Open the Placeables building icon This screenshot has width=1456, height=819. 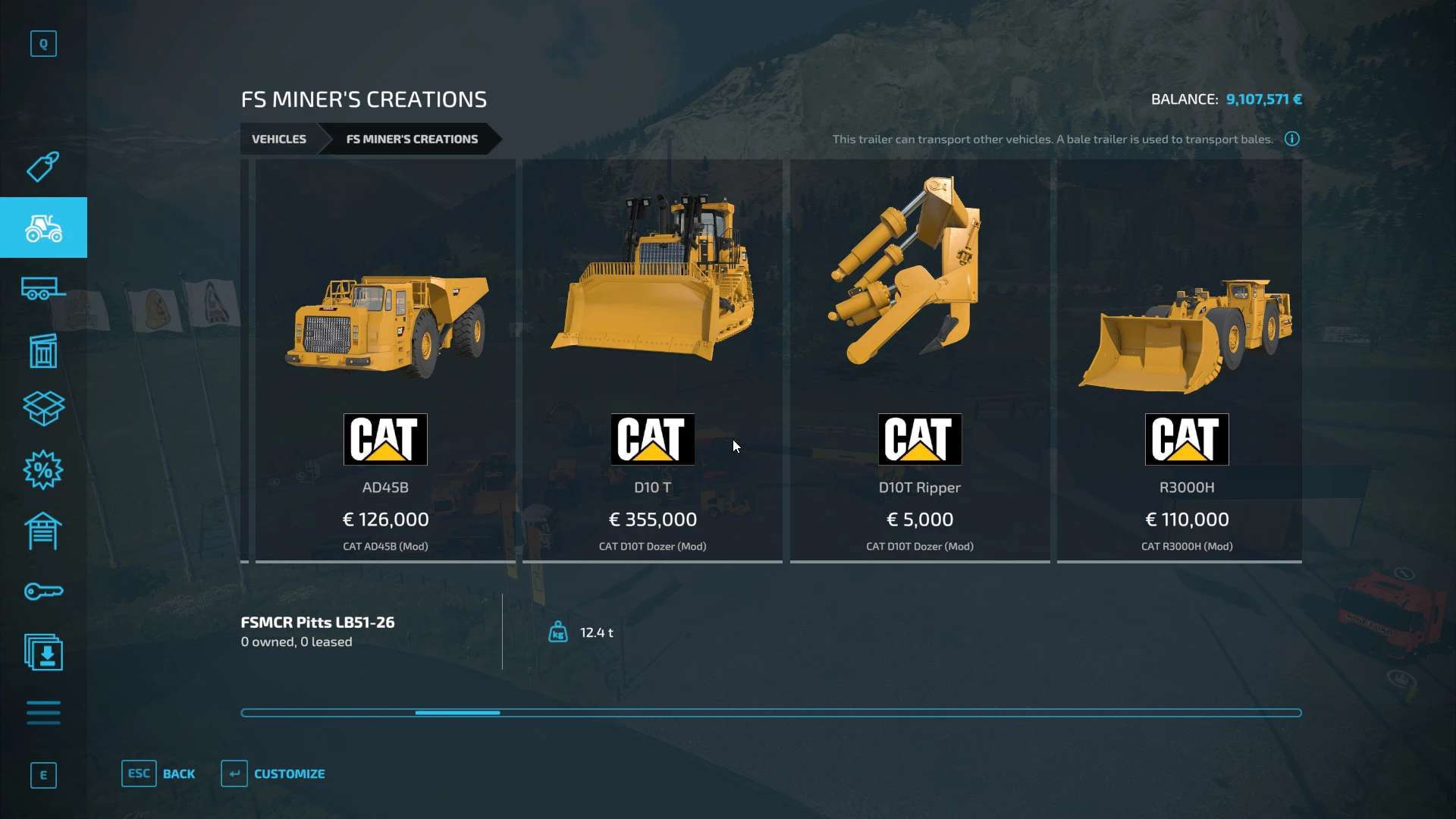43,349
